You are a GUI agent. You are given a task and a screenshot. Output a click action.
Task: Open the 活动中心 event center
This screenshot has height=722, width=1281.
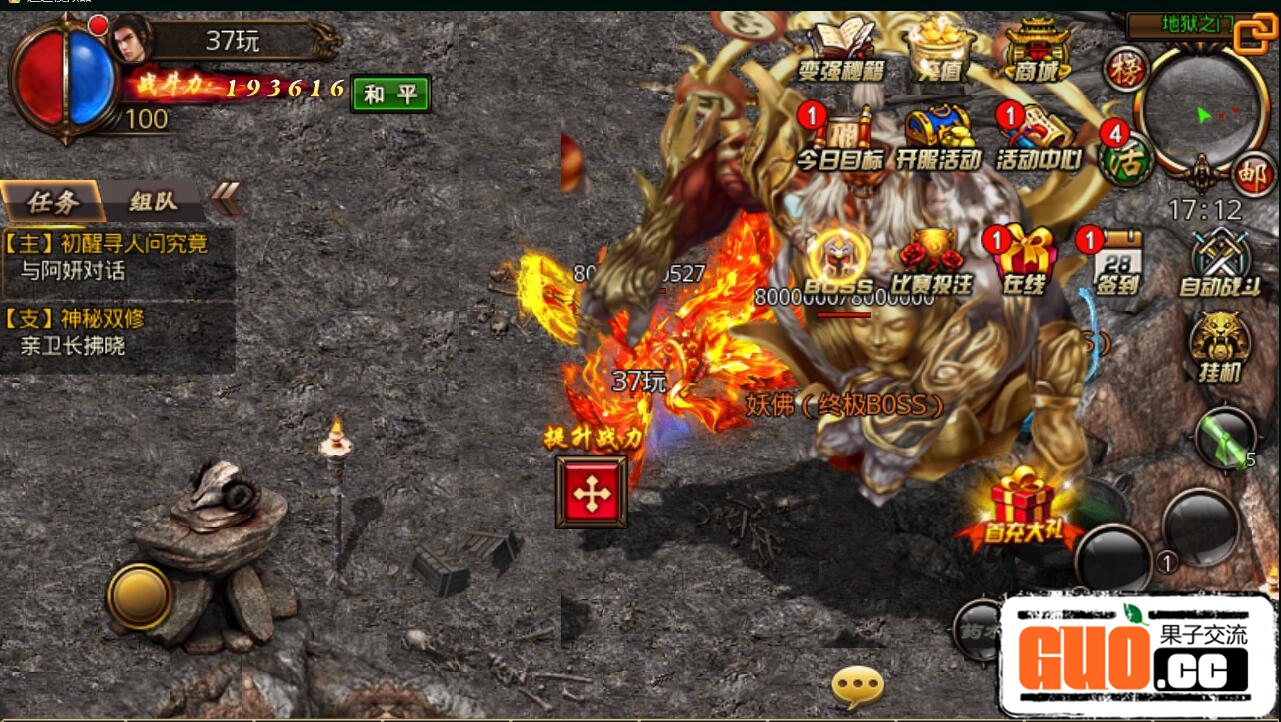(x=1038, y=140)
